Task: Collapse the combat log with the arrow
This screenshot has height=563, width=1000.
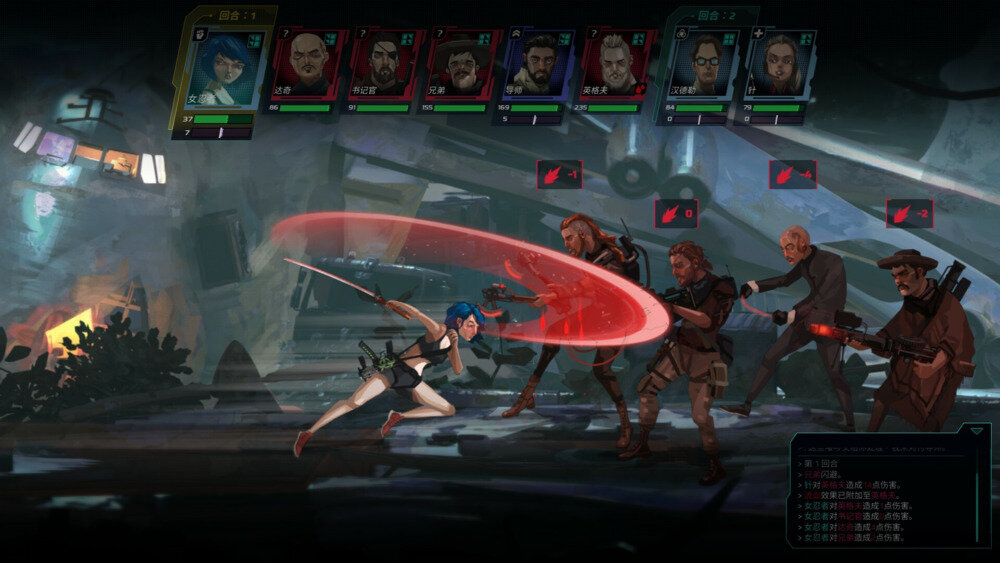Action: [x=975, y=431]
